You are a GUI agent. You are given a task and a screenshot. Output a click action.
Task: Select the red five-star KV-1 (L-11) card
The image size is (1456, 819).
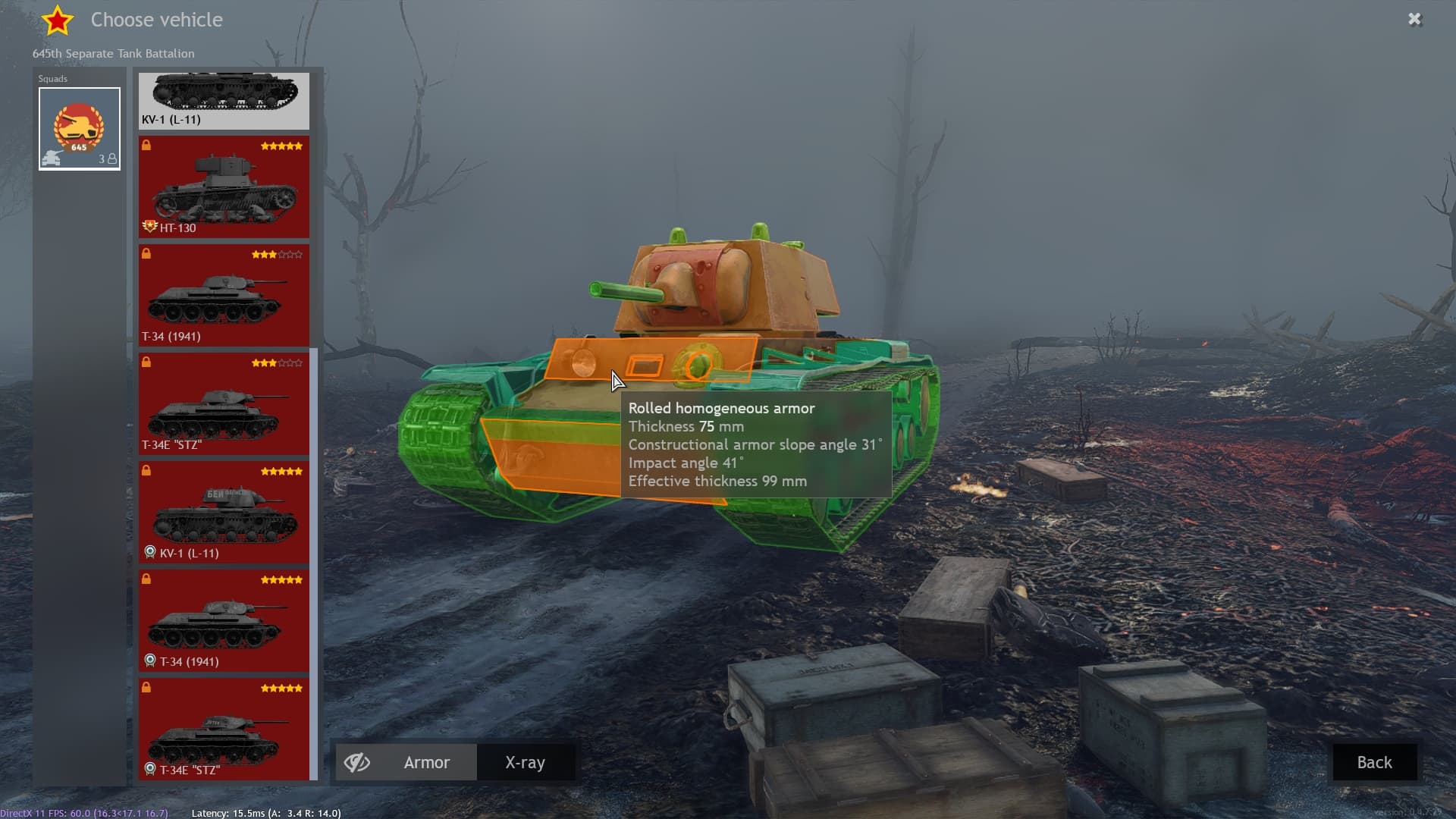coord(224,513)
